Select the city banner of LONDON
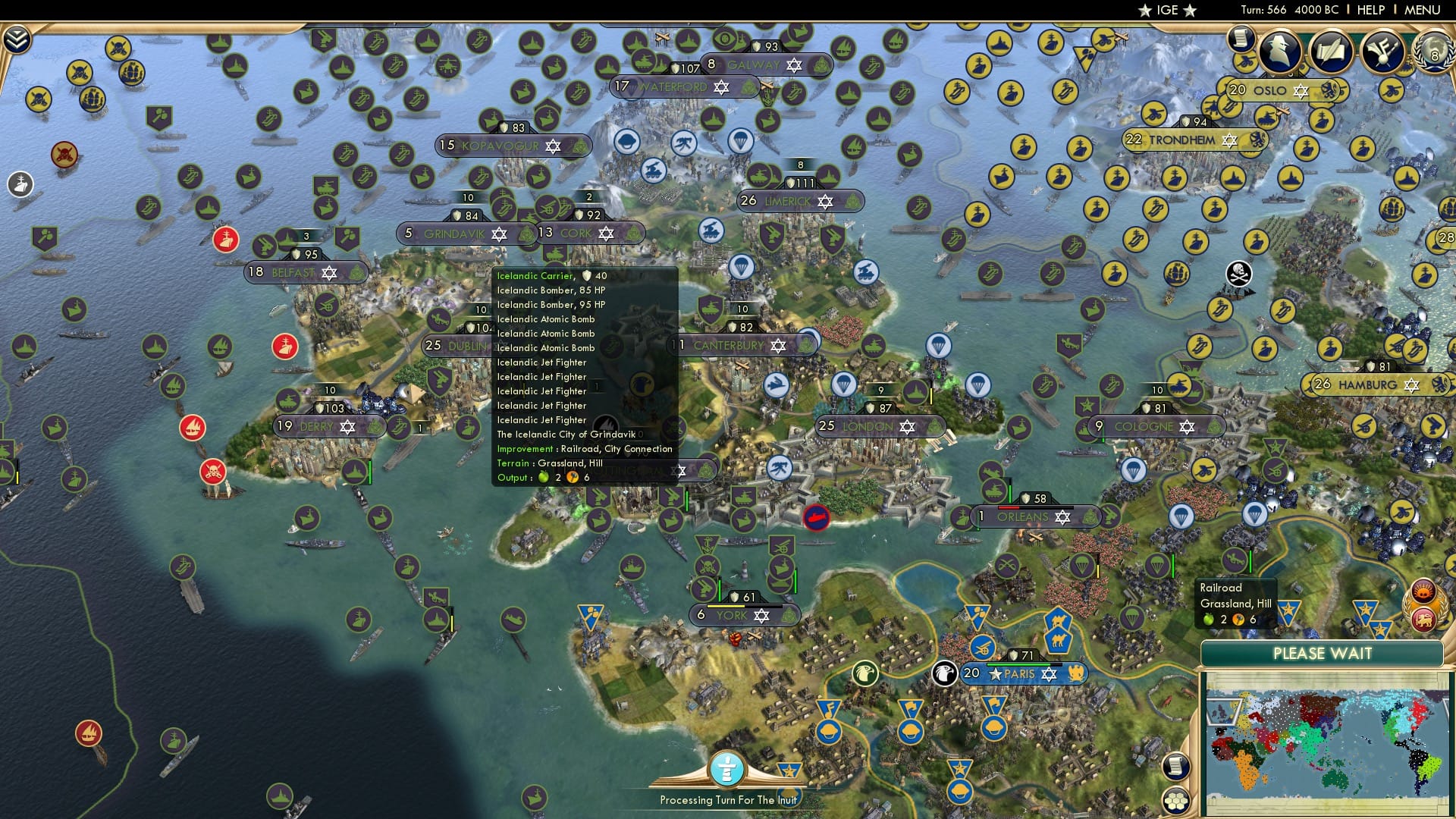 tap(880, 427)
